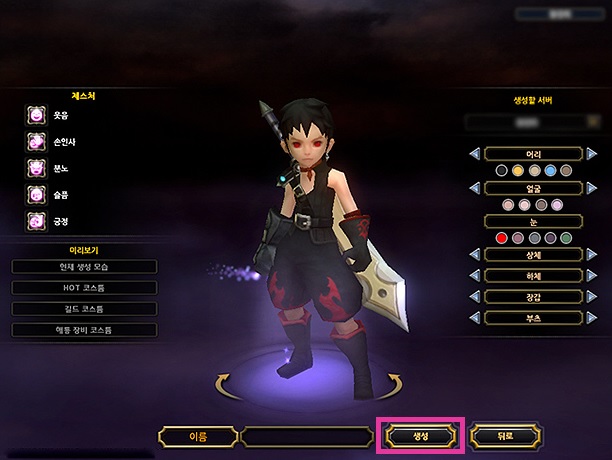This screenshot has width=612, height=460.
Task: Preview 현재 생성 모습 appearance
Action: pyautogui.click(x=85, y=267)
